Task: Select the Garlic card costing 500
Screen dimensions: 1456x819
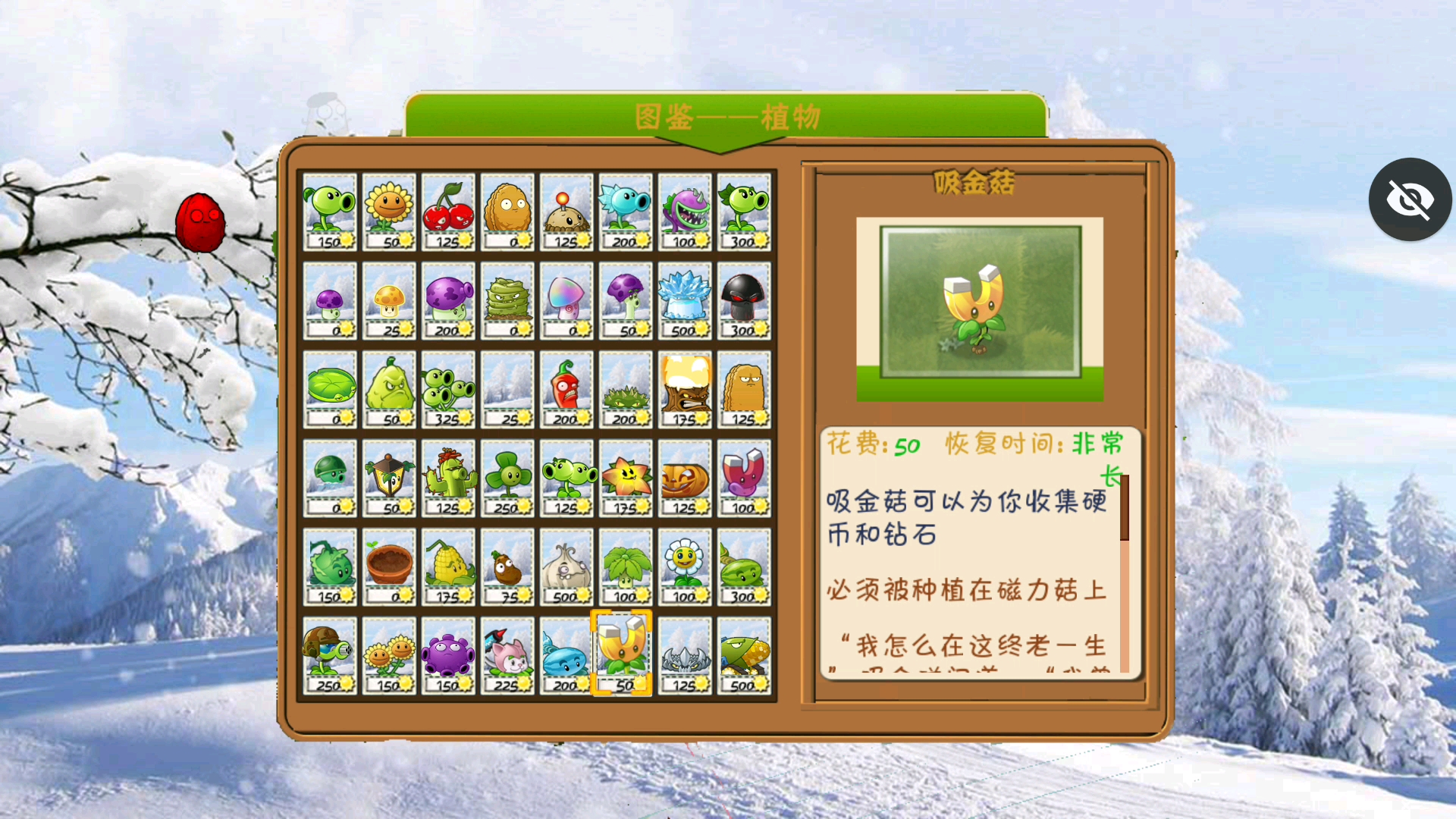Action: (x=566, y=566)
